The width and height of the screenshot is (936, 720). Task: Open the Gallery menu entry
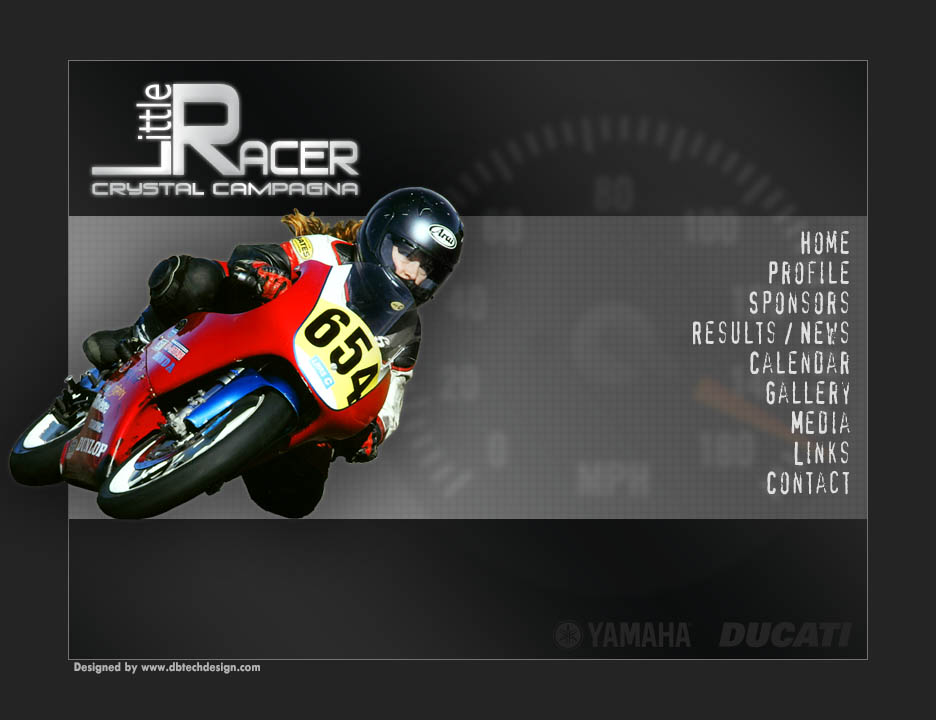pyautogui.click(x=807, y=393)
